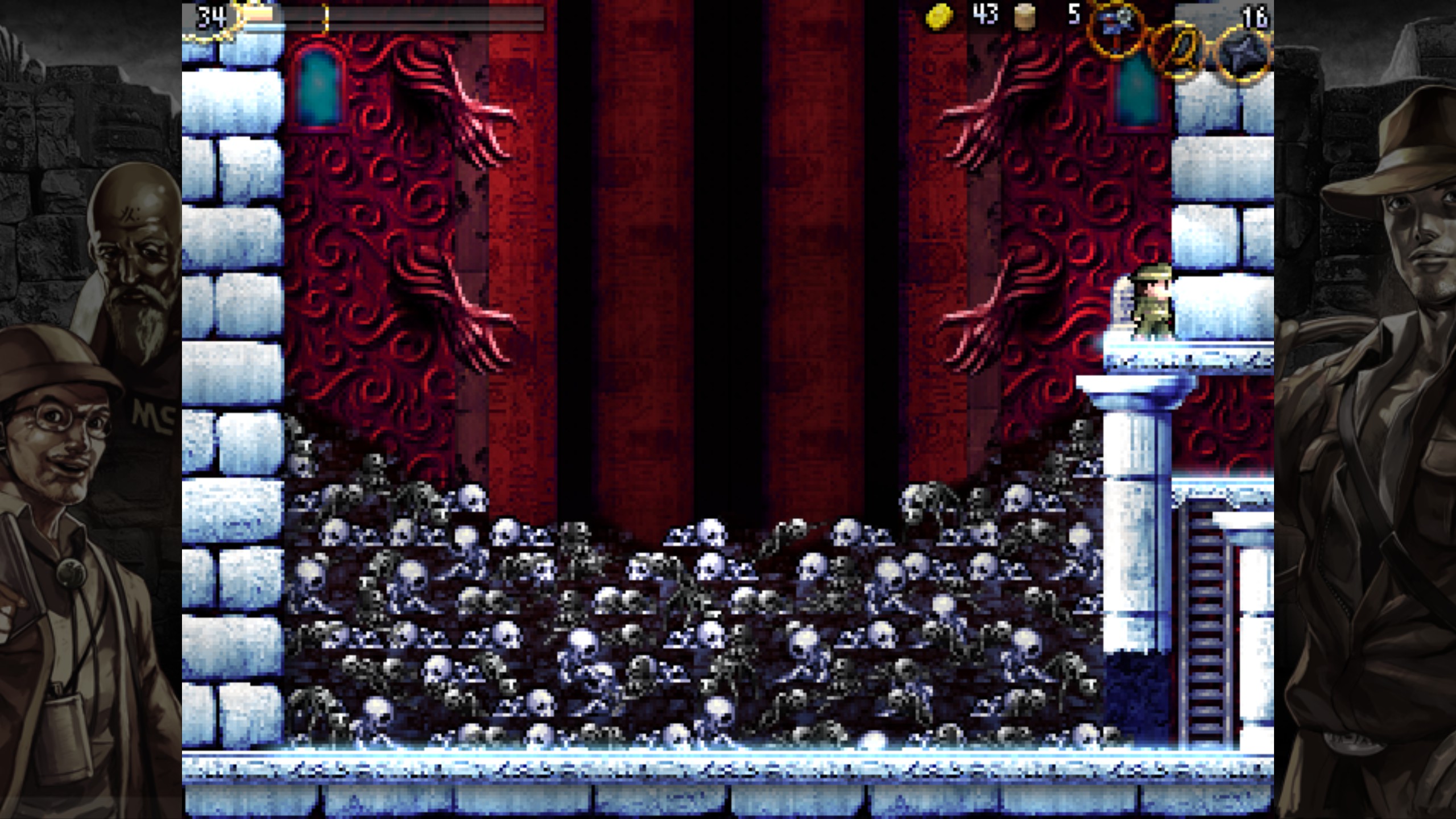1456x819 pixels.
Task: Click the stone weight icon
Action: [1025, 16]
